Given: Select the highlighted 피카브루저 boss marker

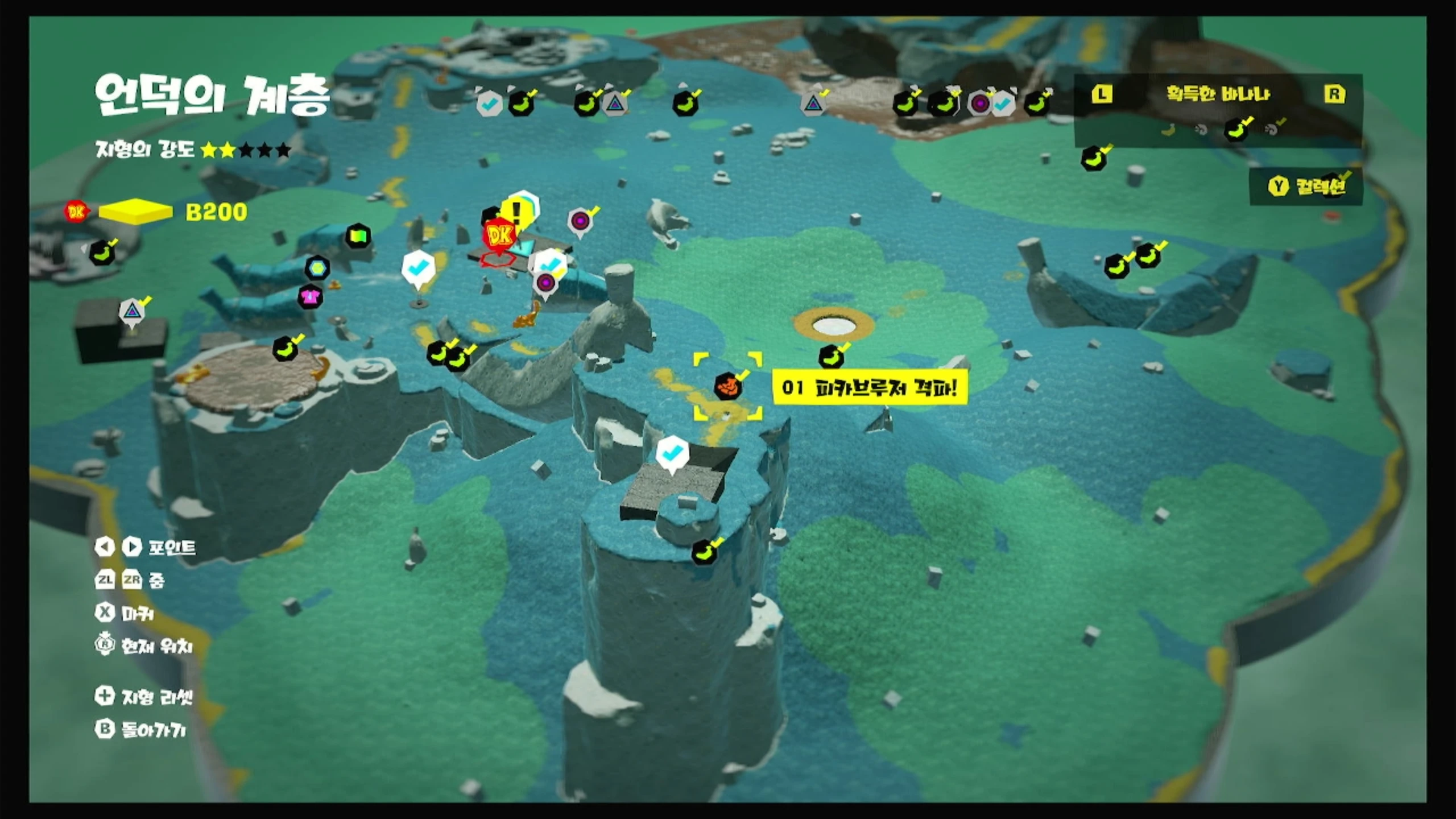Looking at the screenshot, I should pos(728,387).
